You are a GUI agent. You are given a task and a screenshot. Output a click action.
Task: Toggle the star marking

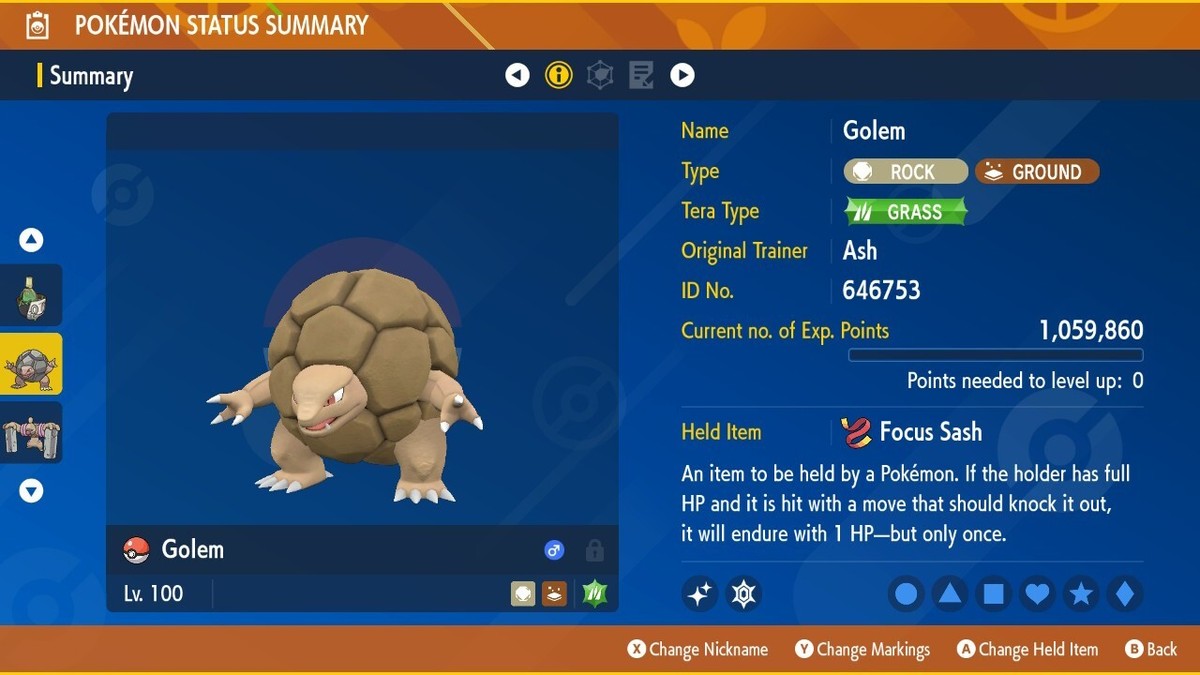[1081, 594]
